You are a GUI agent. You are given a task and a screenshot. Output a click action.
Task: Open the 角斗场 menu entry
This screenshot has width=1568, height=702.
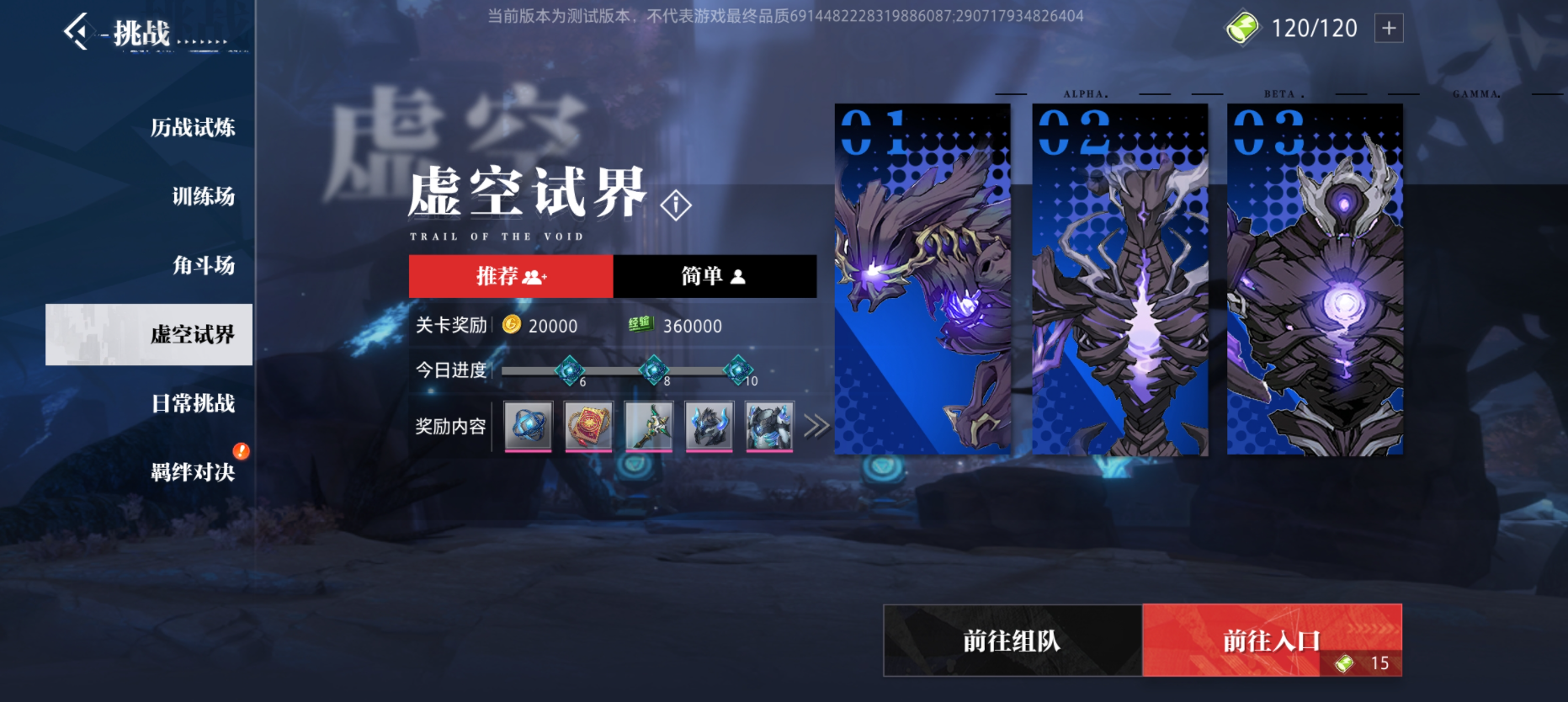click(204, 266)
